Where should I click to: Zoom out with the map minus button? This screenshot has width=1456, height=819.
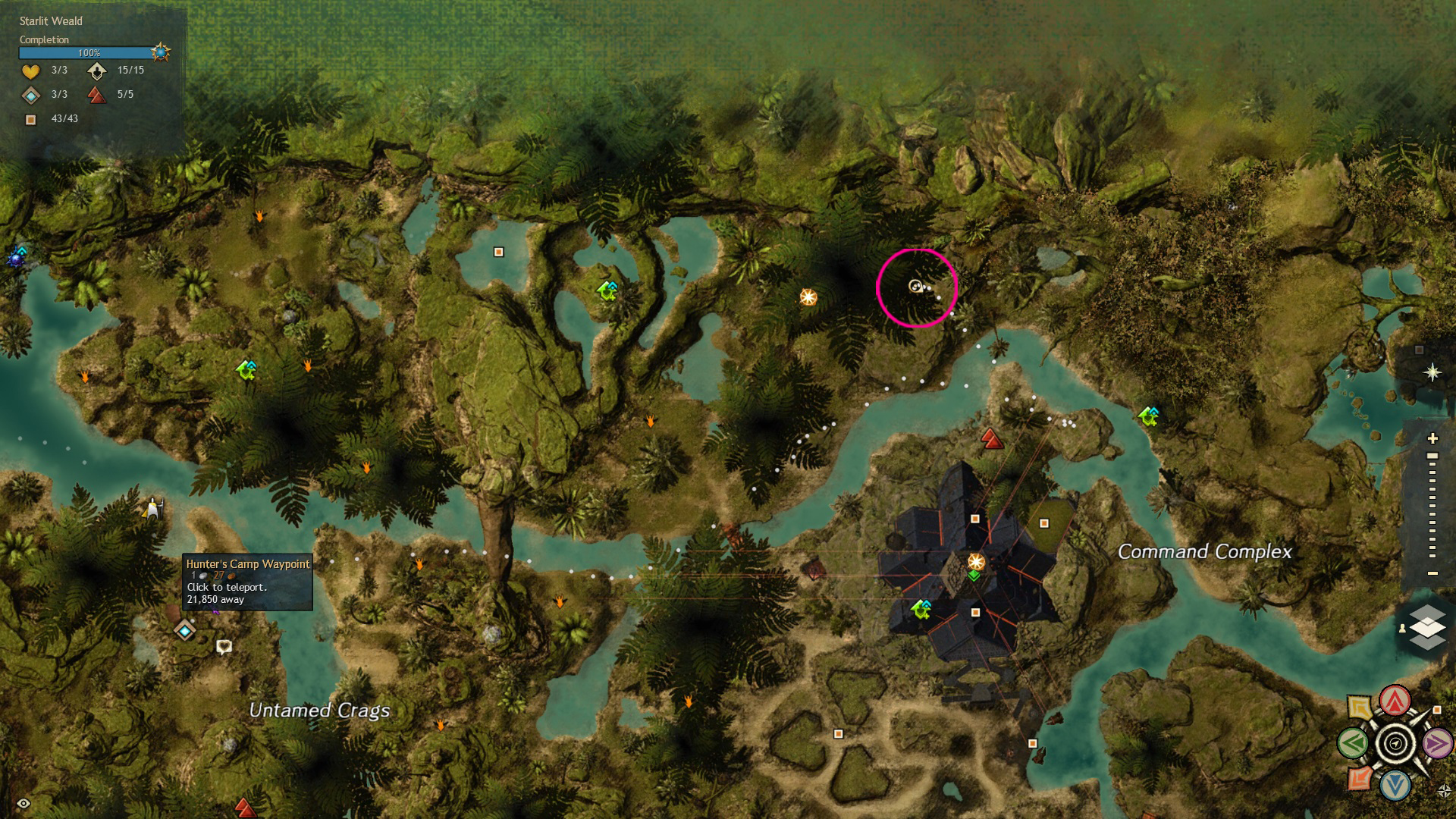coord(1432,573)
